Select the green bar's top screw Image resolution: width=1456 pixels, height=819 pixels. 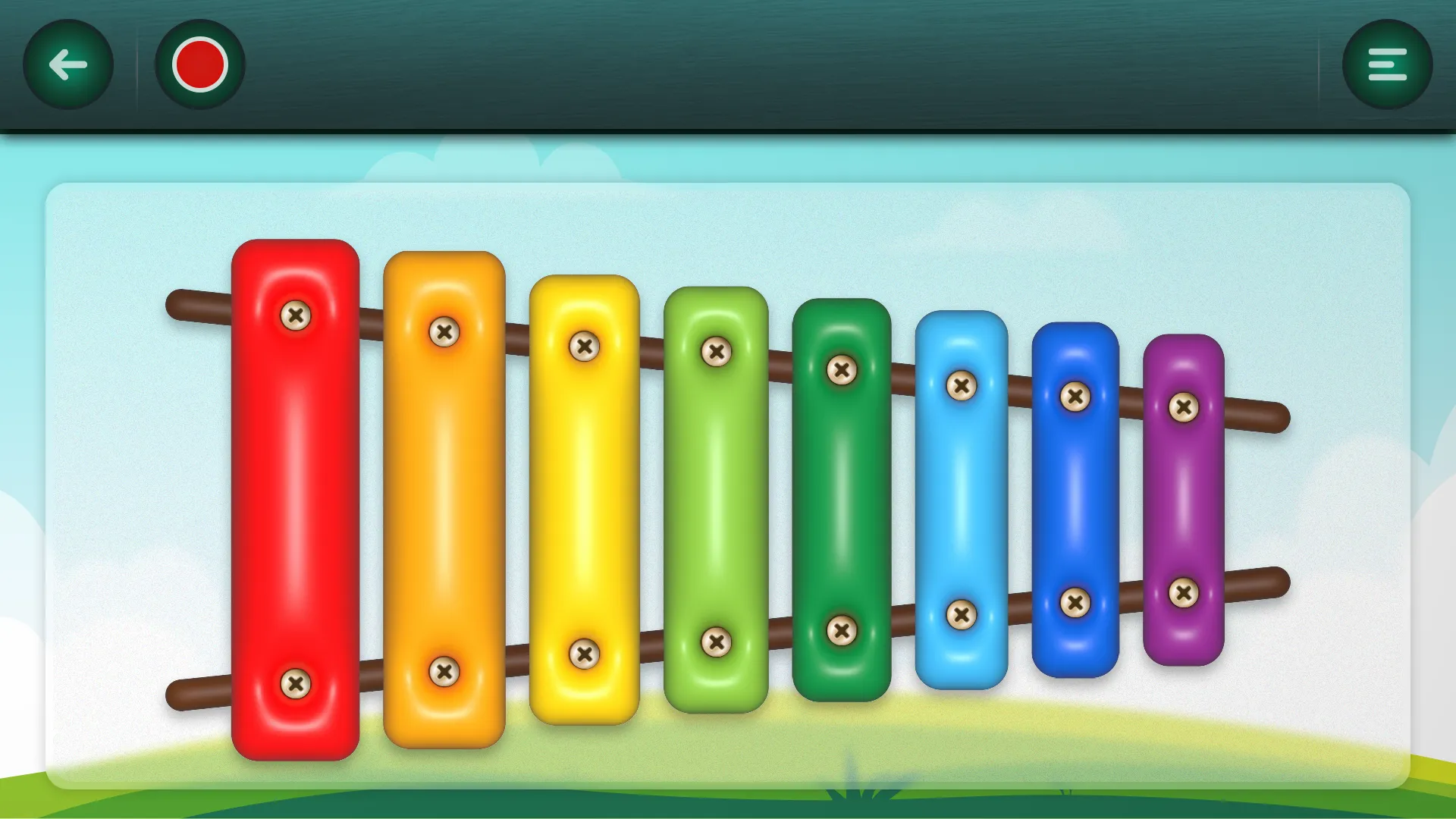click(x=715, y=352)
